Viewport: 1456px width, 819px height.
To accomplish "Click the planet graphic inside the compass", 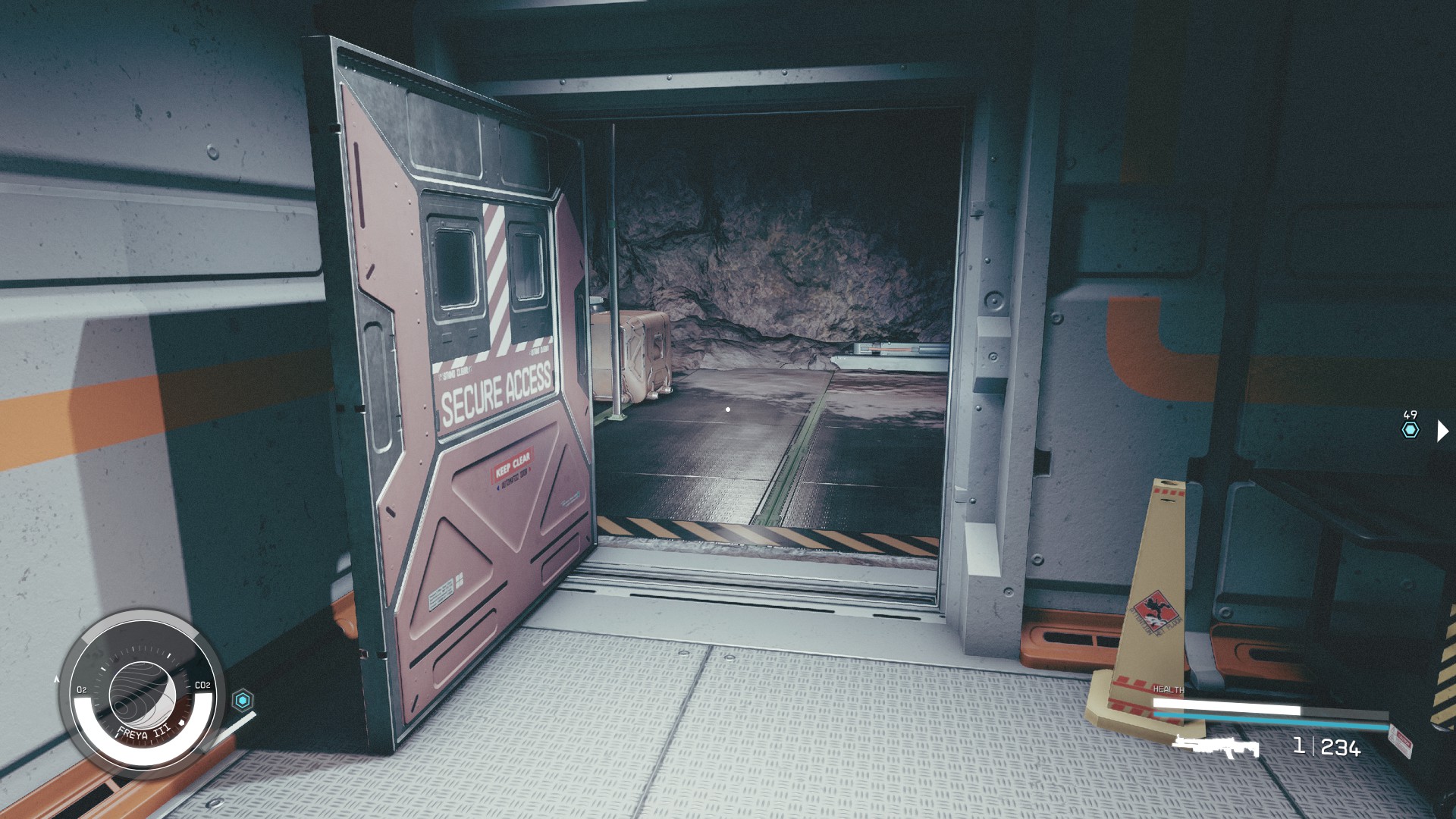I will tap(143, 695).
